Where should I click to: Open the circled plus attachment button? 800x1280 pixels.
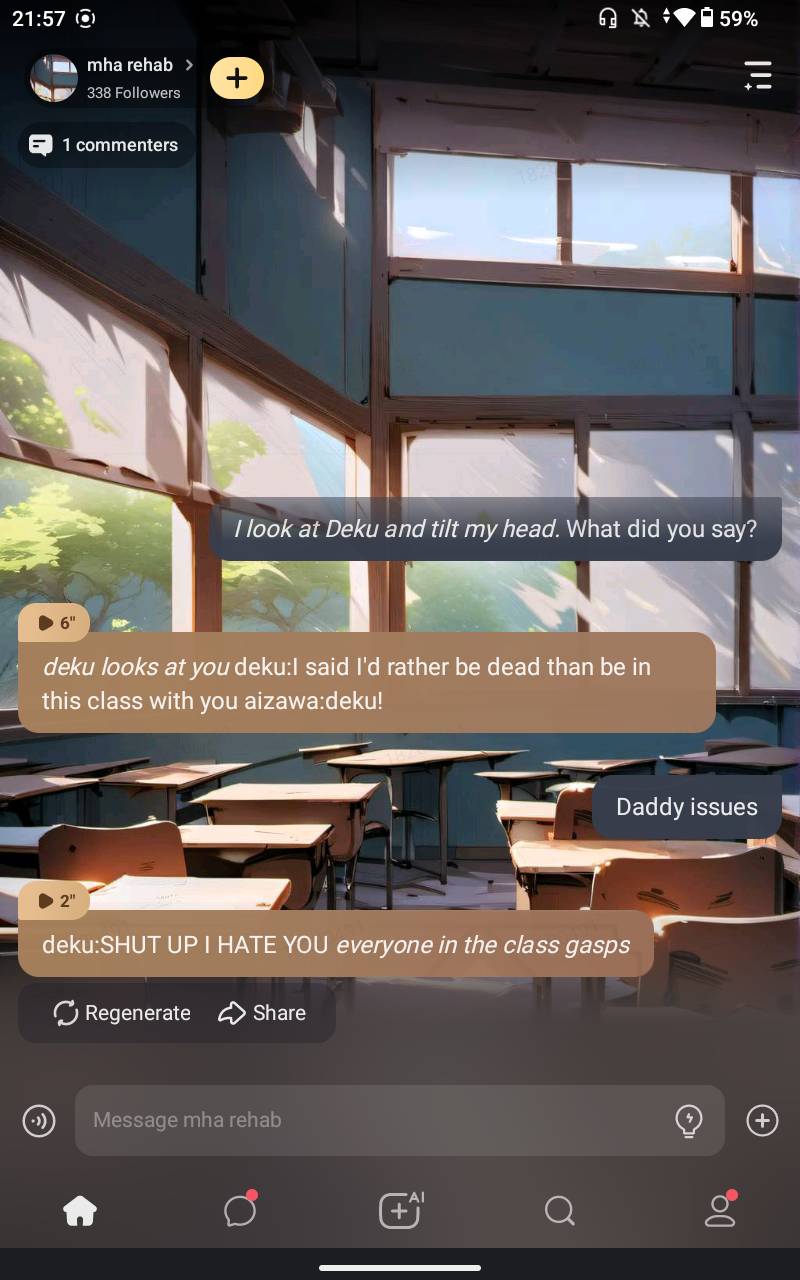coord(762,1121)
